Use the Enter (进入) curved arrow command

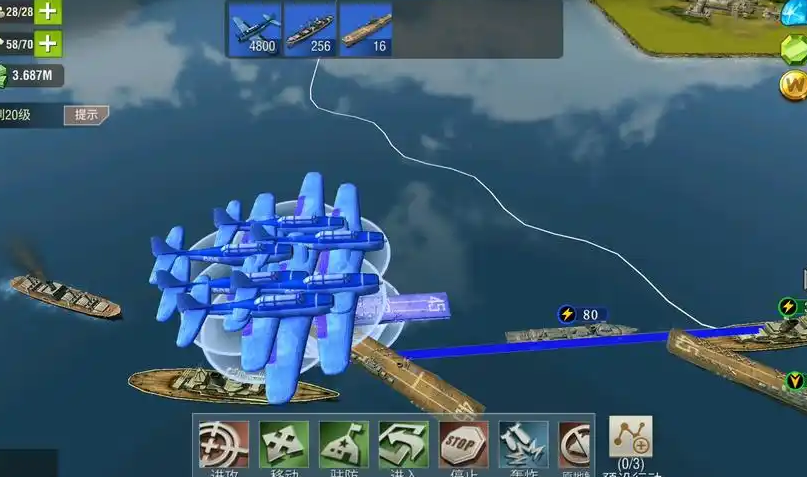pos(403,444)
